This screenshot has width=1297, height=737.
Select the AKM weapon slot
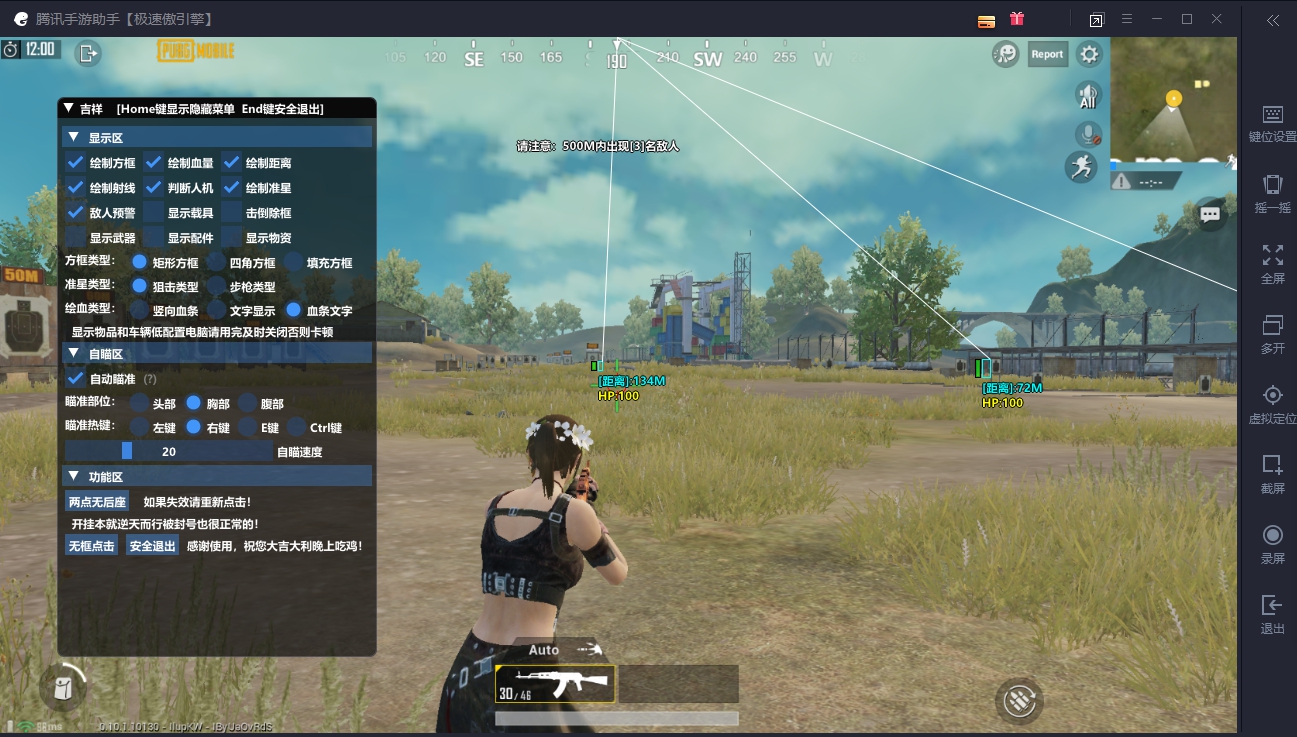(555, 684)
